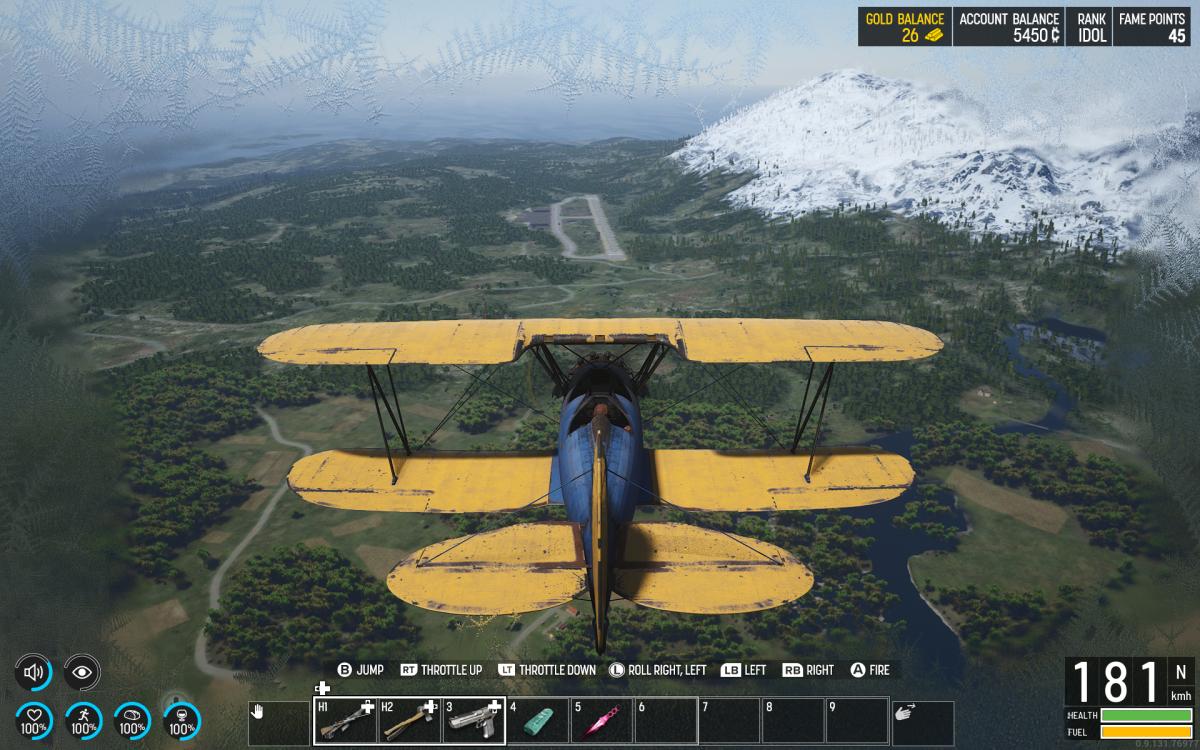Select the pink throwing knife in slot 5
The height and width of the screenshot is (750, 1200).
(x=601, y=720)
